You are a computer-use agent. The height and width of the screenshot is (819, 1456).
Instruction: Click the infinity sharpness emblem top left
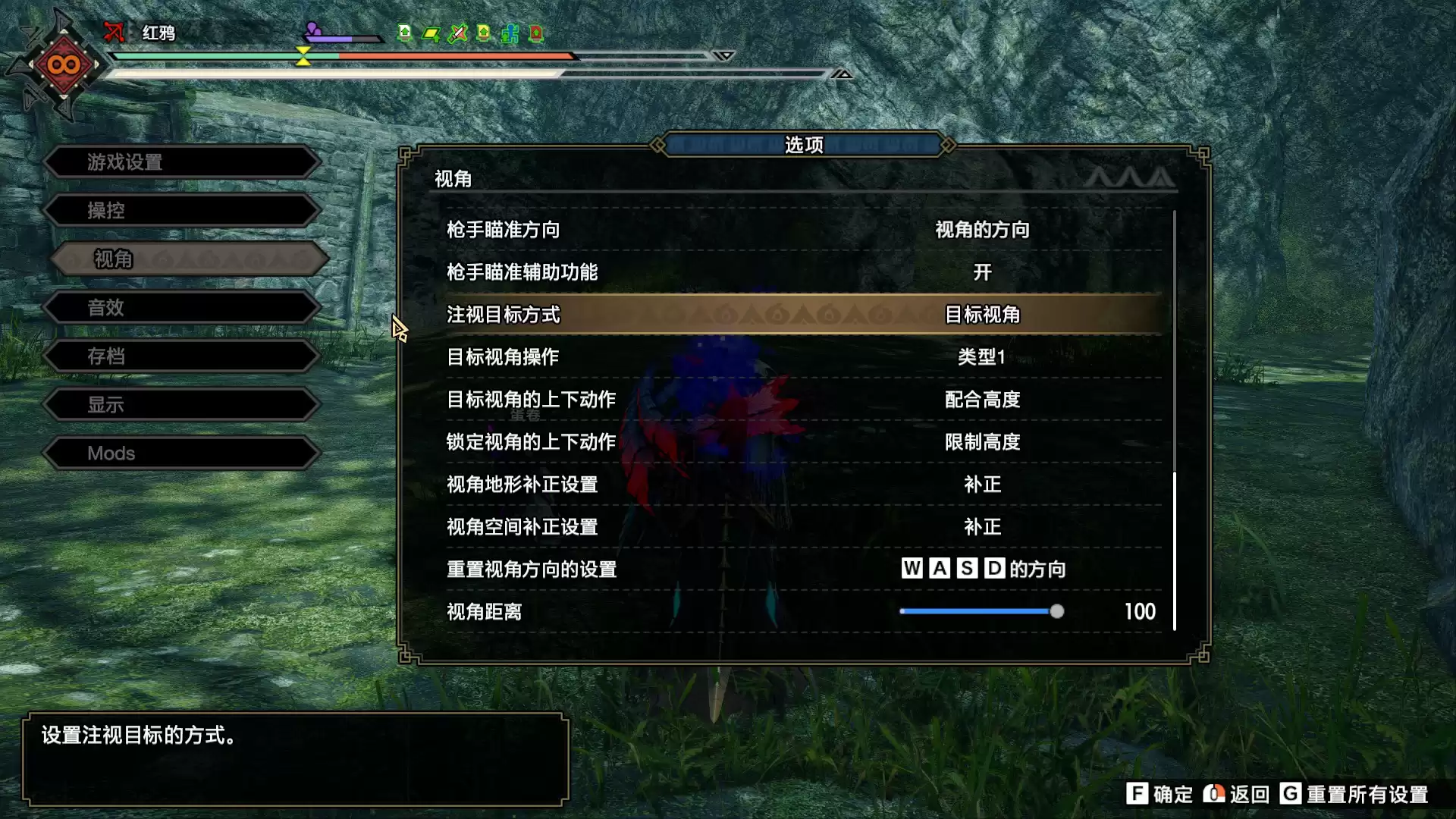[x=62, y=64]
